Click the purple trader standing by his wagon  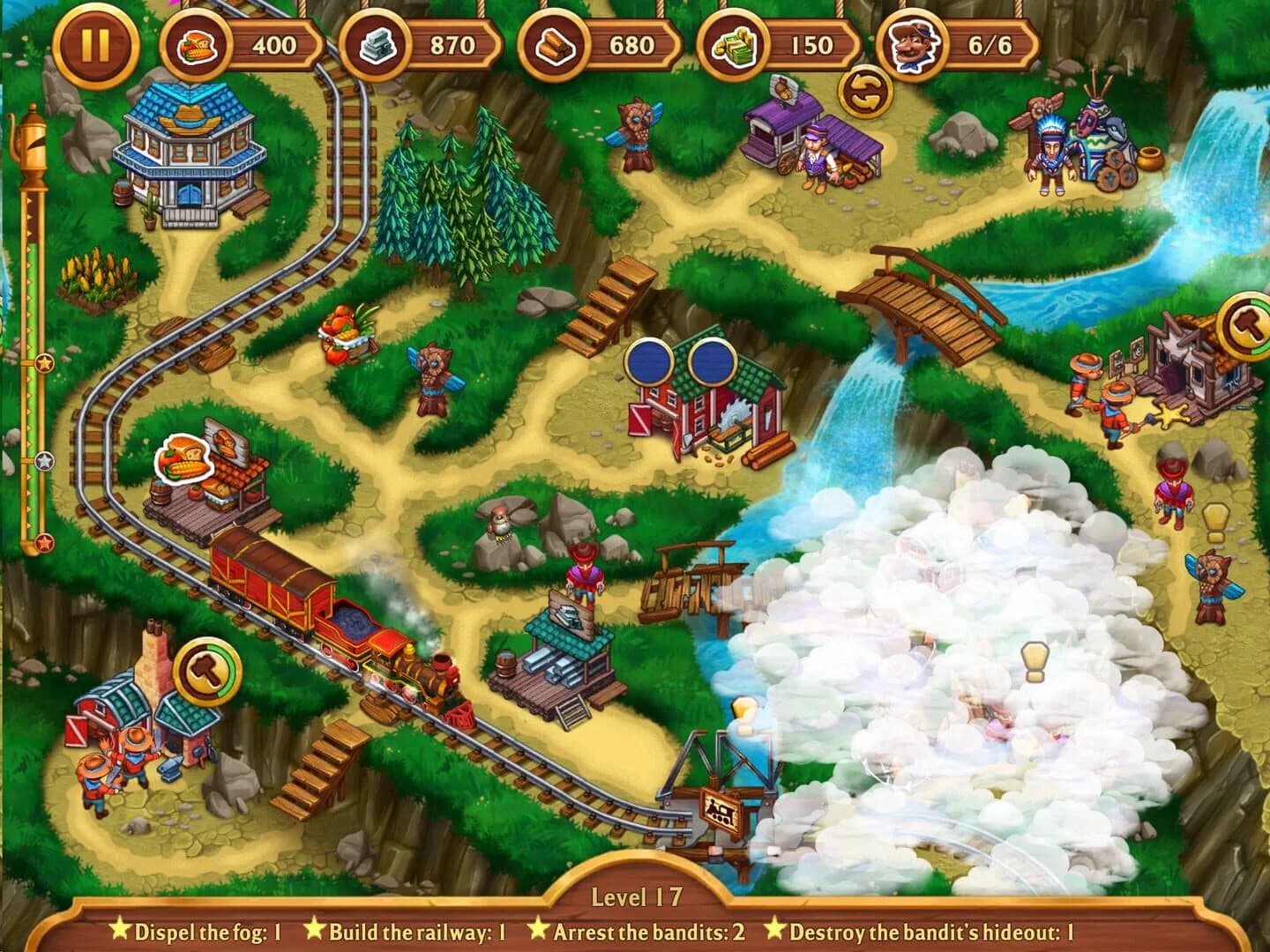(813, 157)
